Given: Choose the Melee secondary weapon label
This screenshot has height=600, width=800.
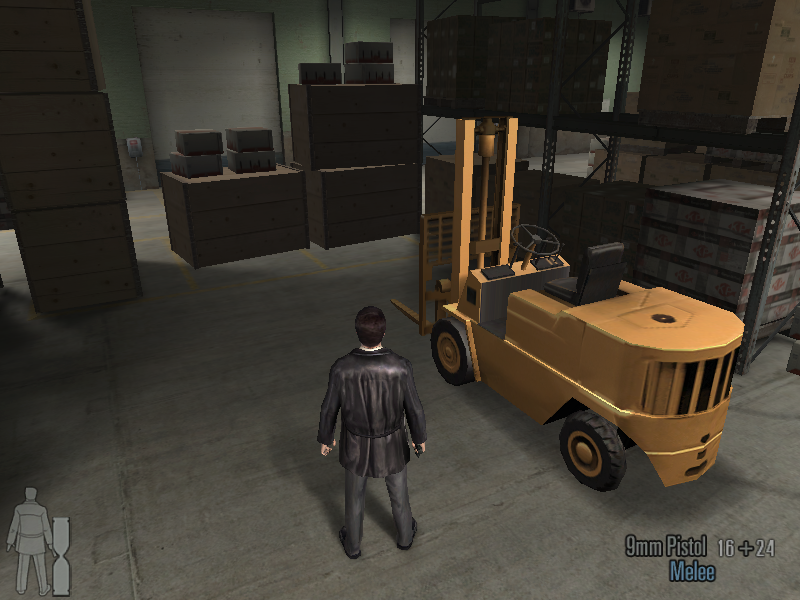Looking at the screenshot, I should tap(692, 572).
